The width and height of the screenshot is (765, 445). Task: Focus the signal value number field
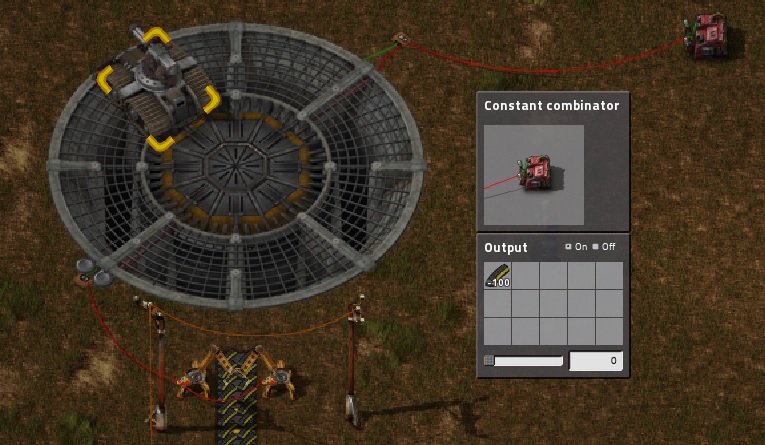click(596, 361)
